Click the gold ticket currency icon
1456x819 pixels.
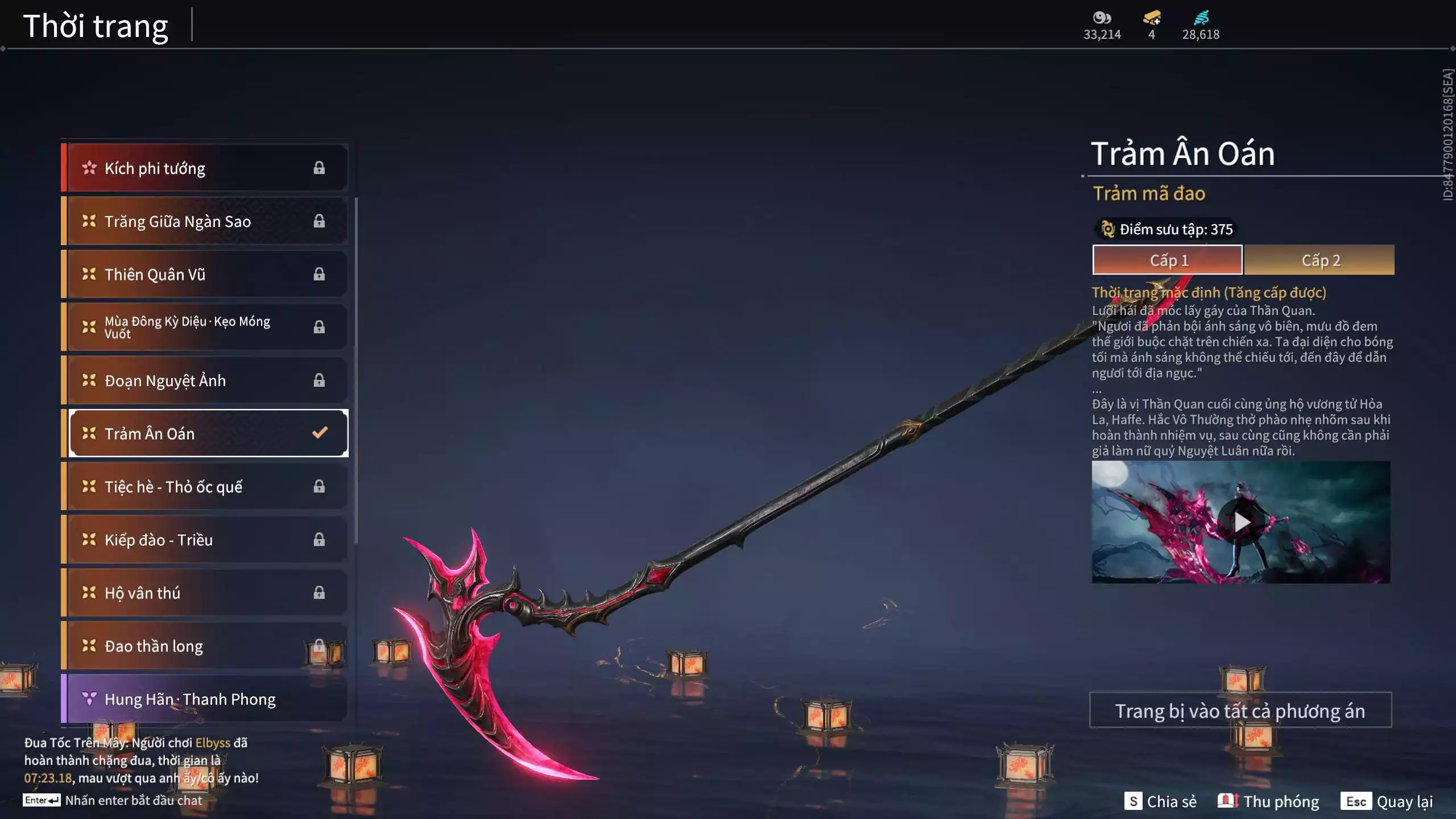point(1151,18)
